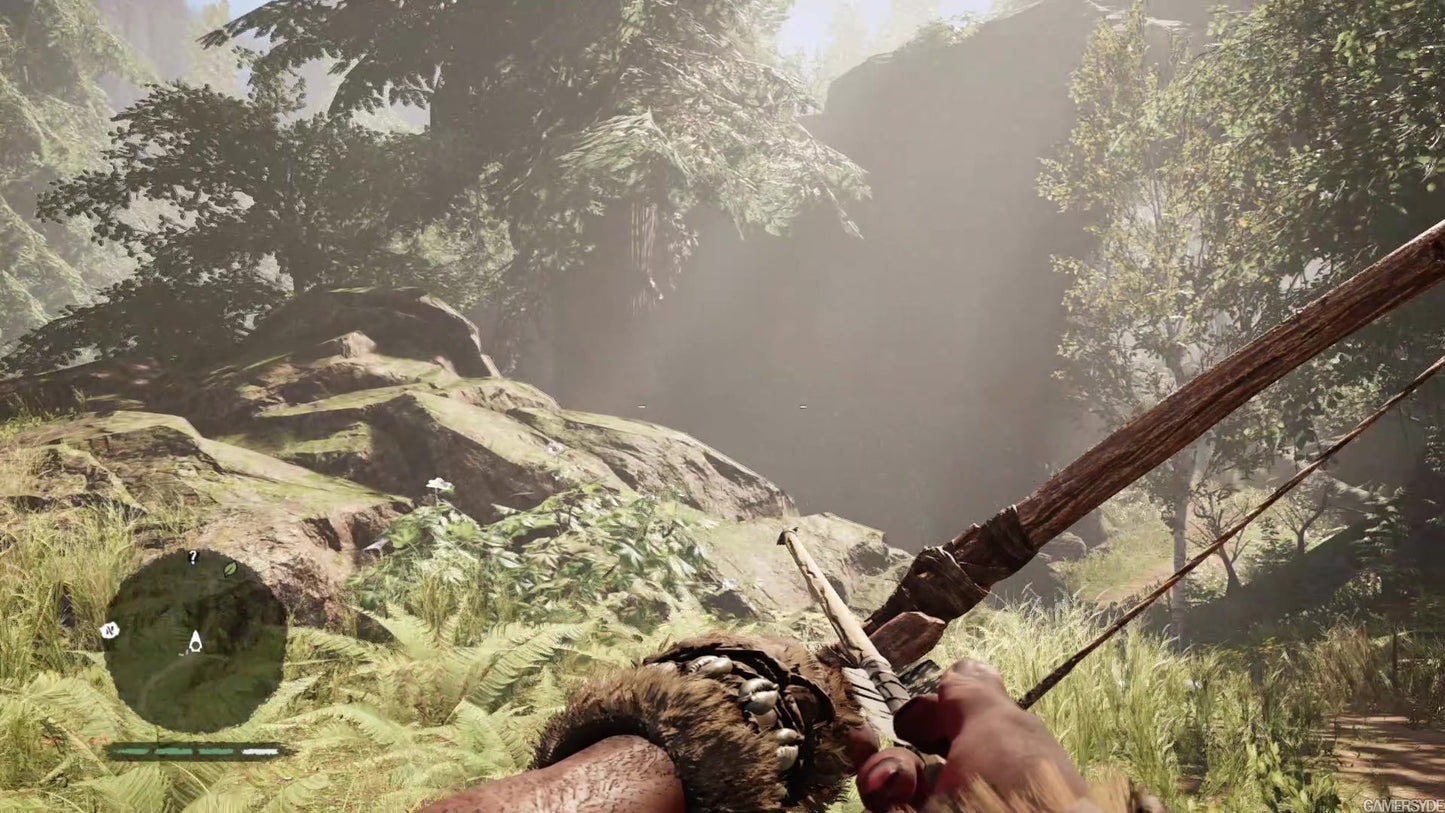Click the small marker inside the minimap center
1445x813 pixels.
pyautogui.click(x=183, y=652)
